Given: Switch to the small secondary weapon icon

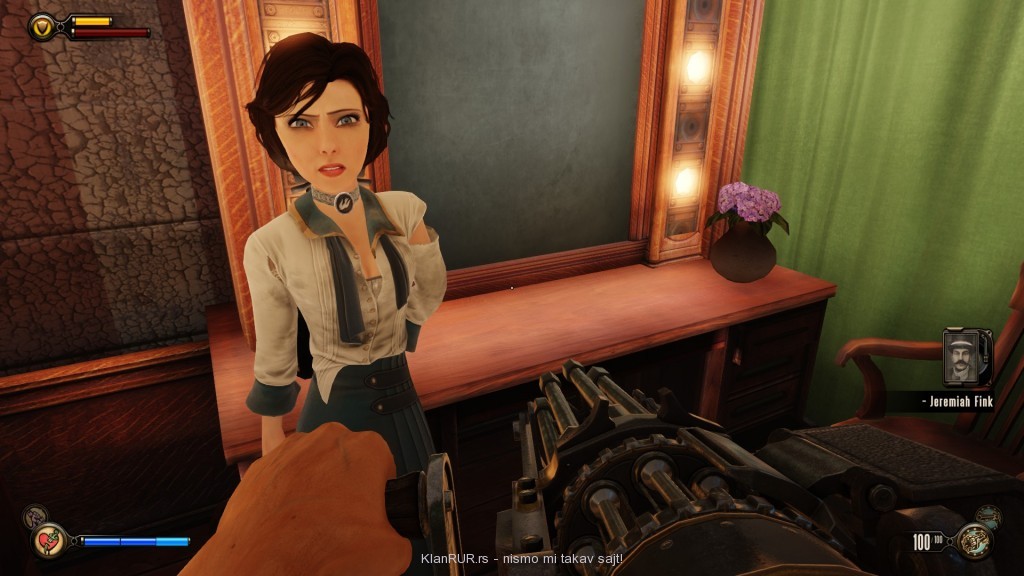Looking at the screenshot, I should (x=988, y=516).
